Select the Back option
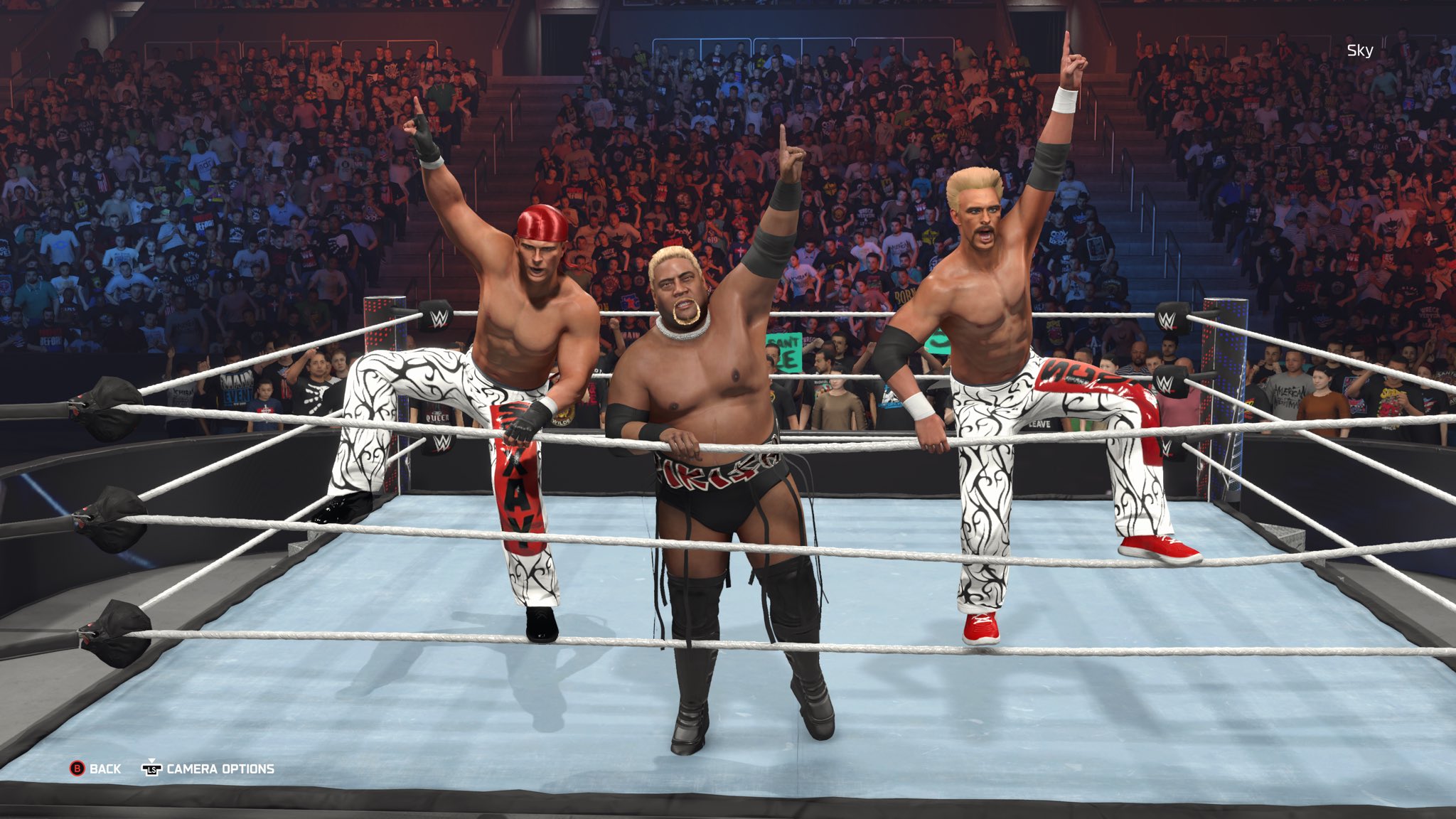Screen dimensions: 1456x819 [95, 769]
